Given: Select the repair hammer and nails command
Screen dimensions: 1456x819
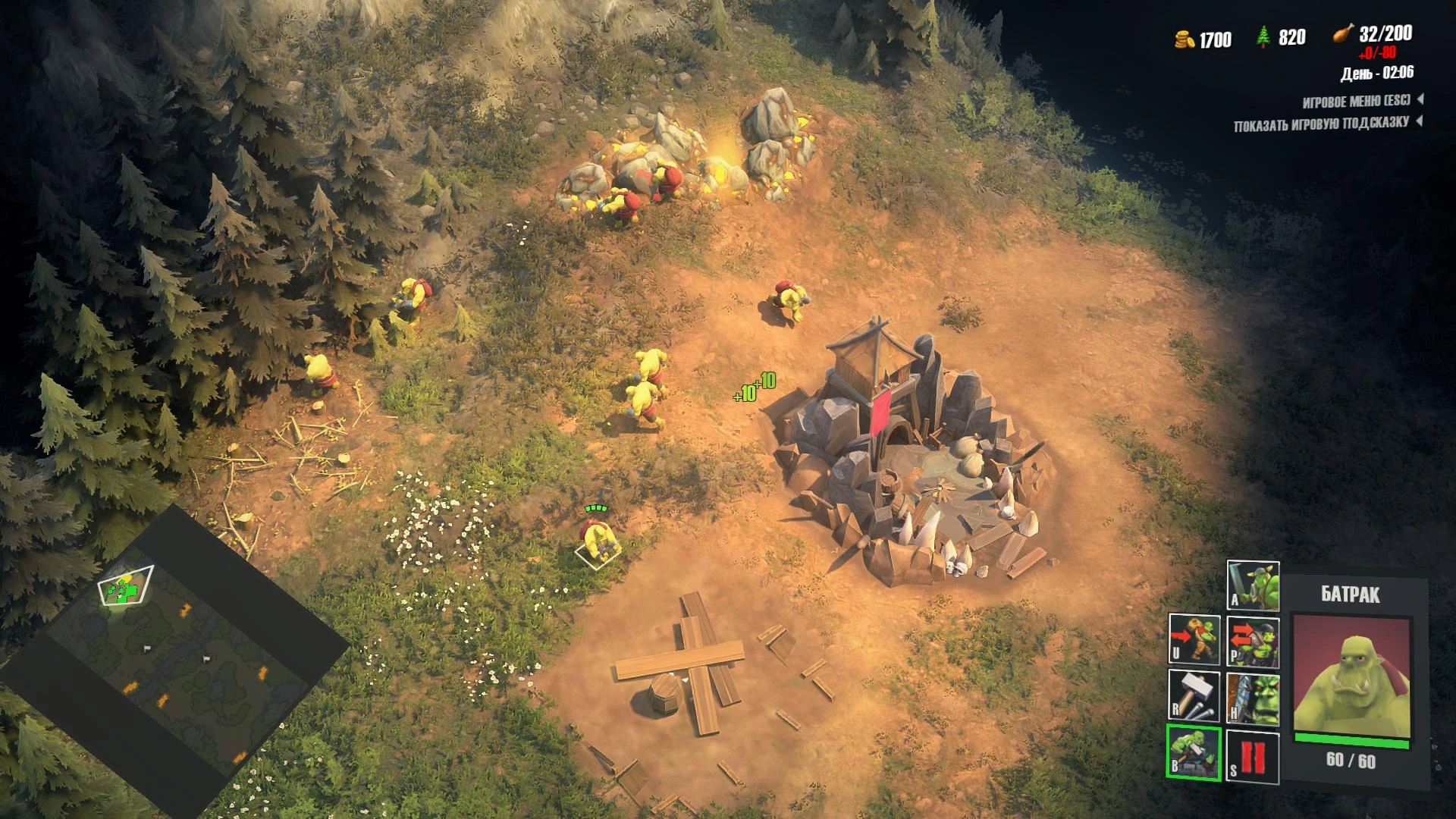Looking at the screenshot, I should (x=1194, y=696).
